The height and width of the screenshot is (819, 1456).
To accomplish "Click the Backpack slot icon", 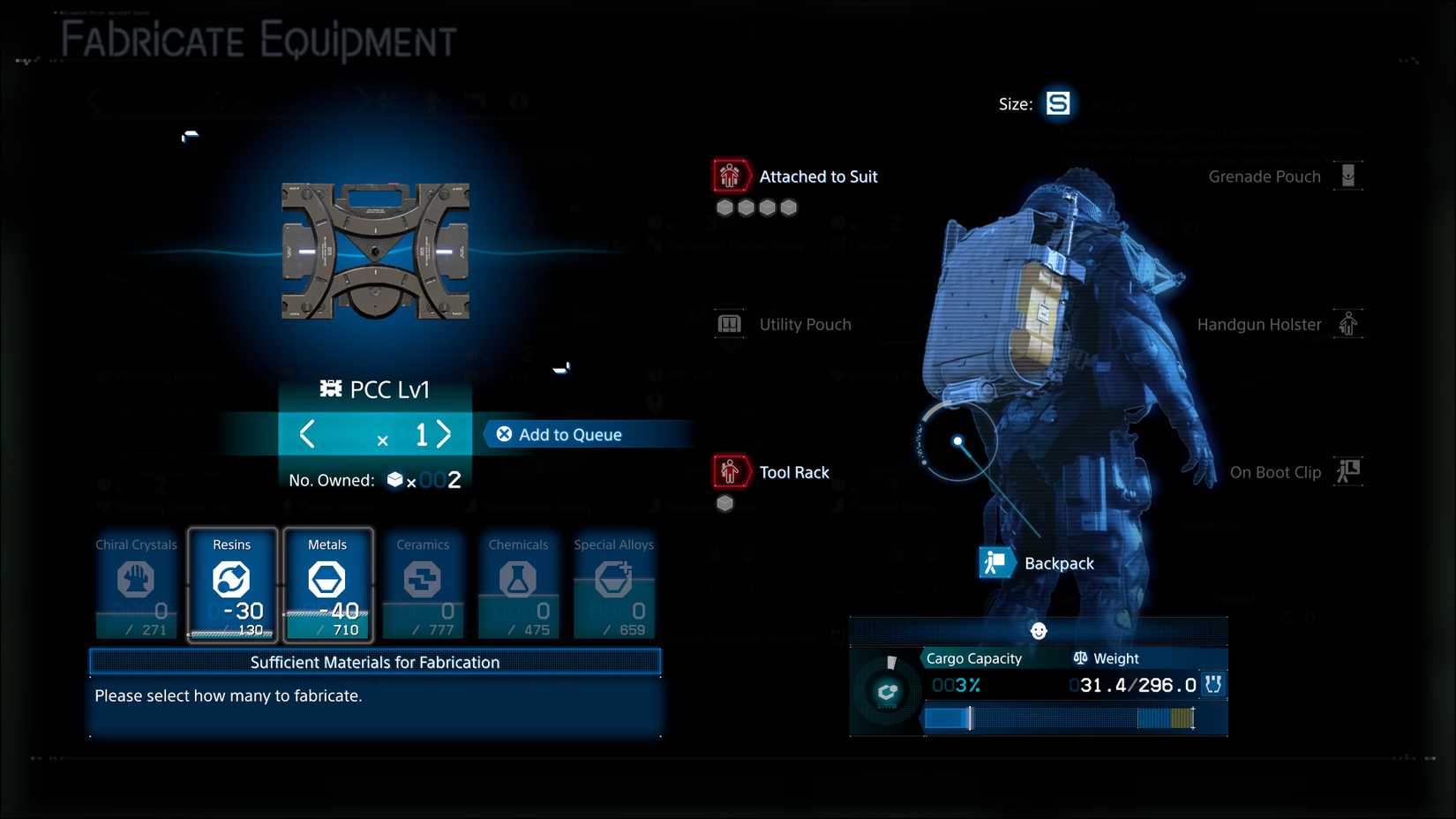I will tap(996, 562).
